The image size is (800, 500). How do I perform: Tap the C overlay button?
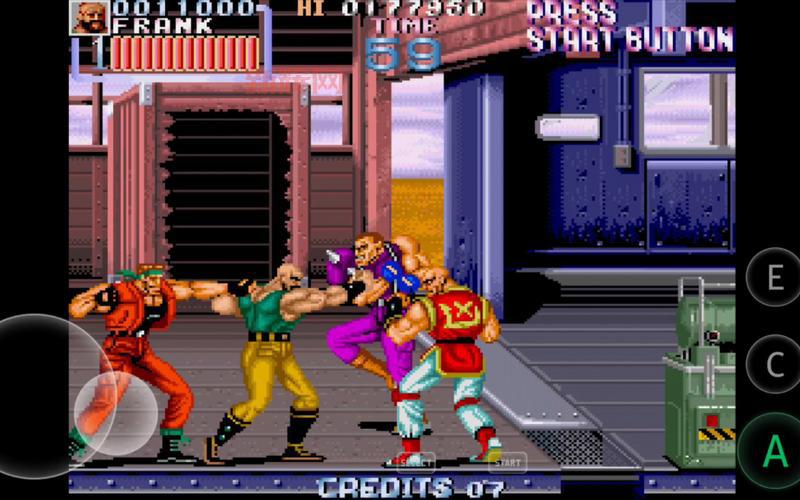pos(775,365)
